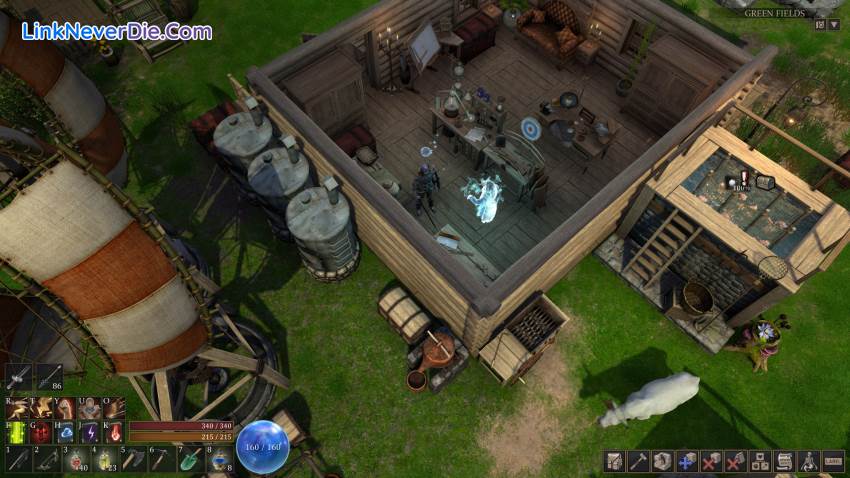Use the blue potion in slot 8

(x=219, y=459)
